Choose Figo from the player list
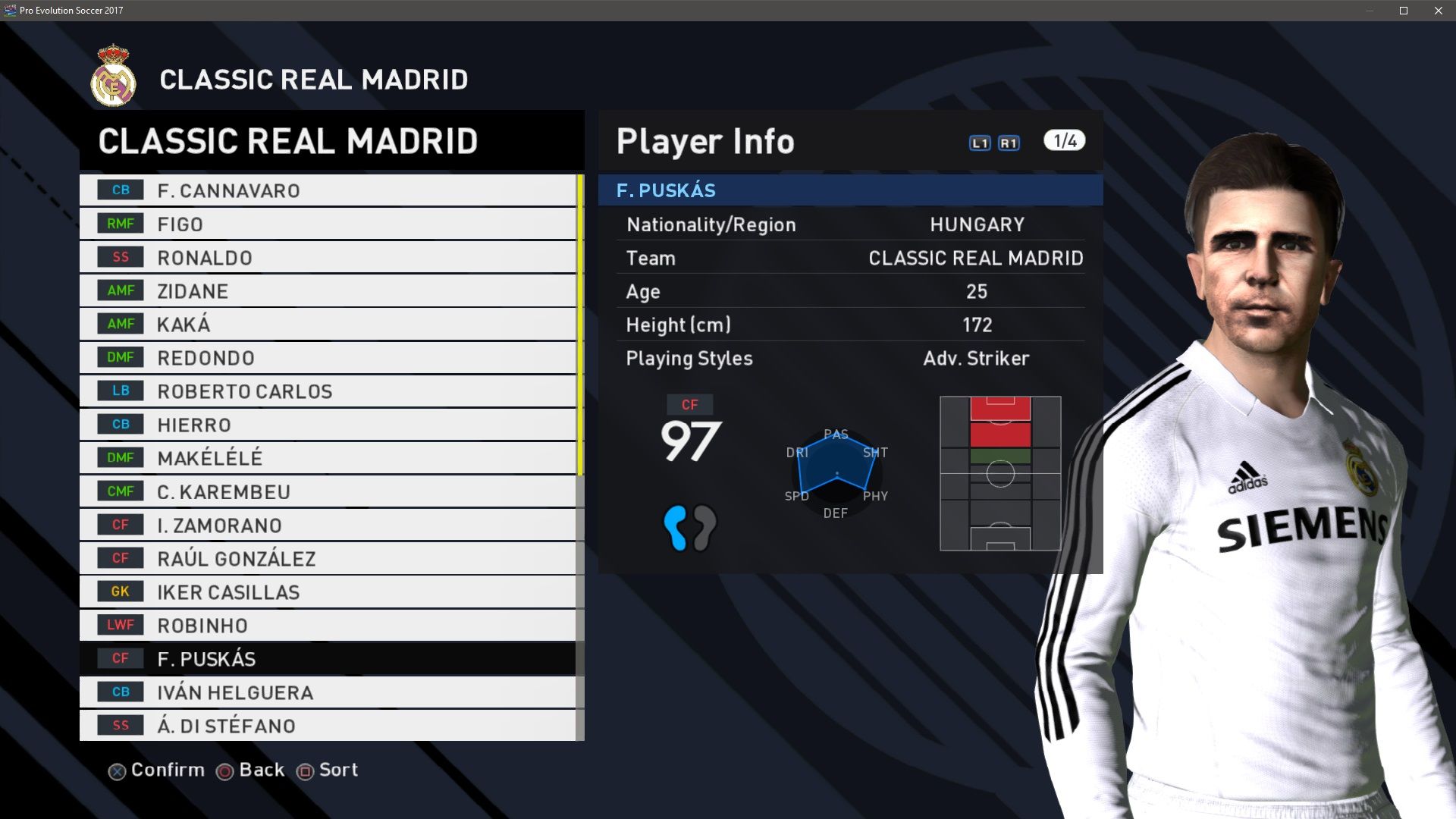This screenshot has height=819, width=1456. pyautogui.click(x=328, y=224)
